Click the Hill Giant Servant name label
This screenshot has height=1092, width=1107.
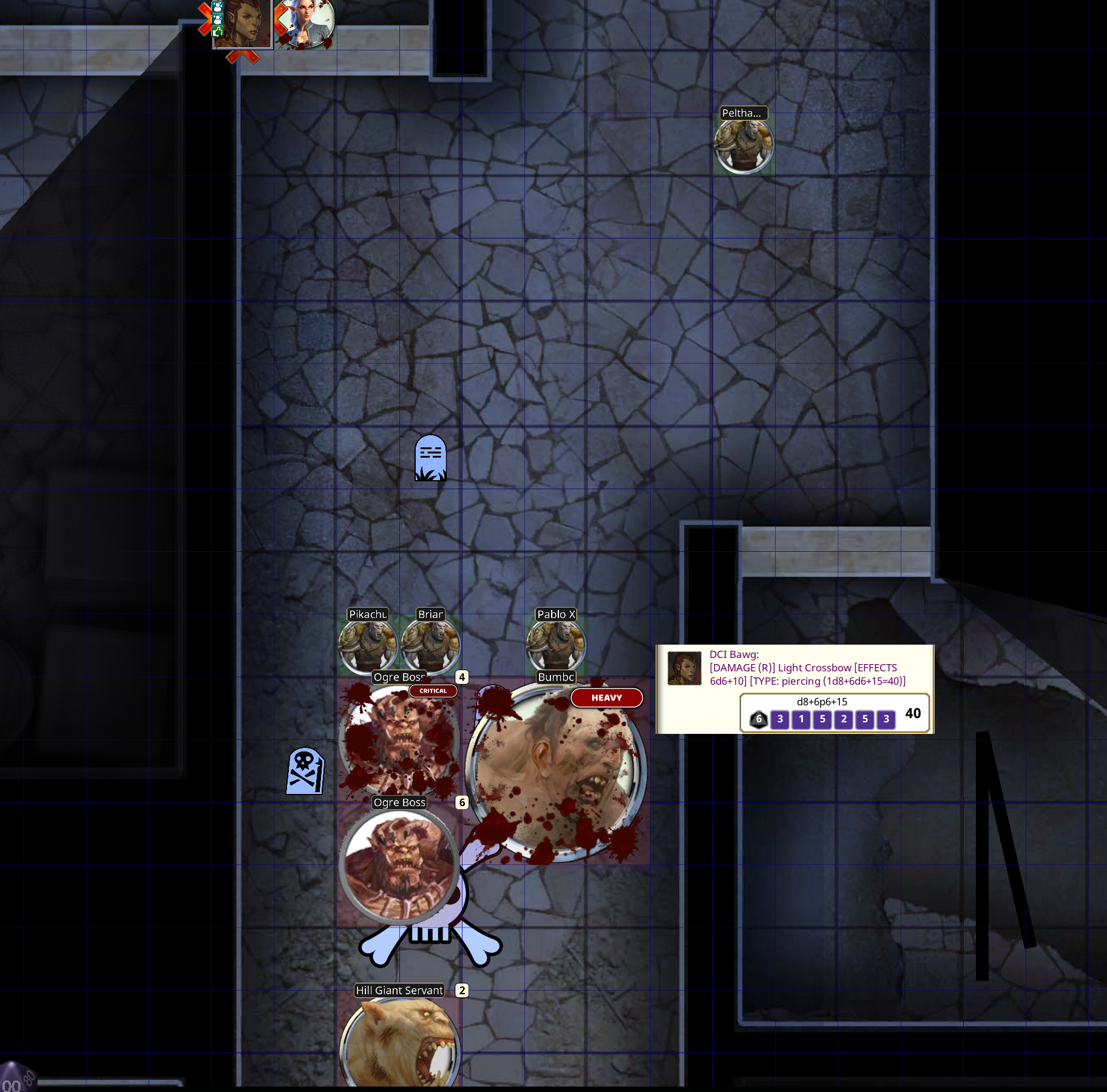pos(399,990)
